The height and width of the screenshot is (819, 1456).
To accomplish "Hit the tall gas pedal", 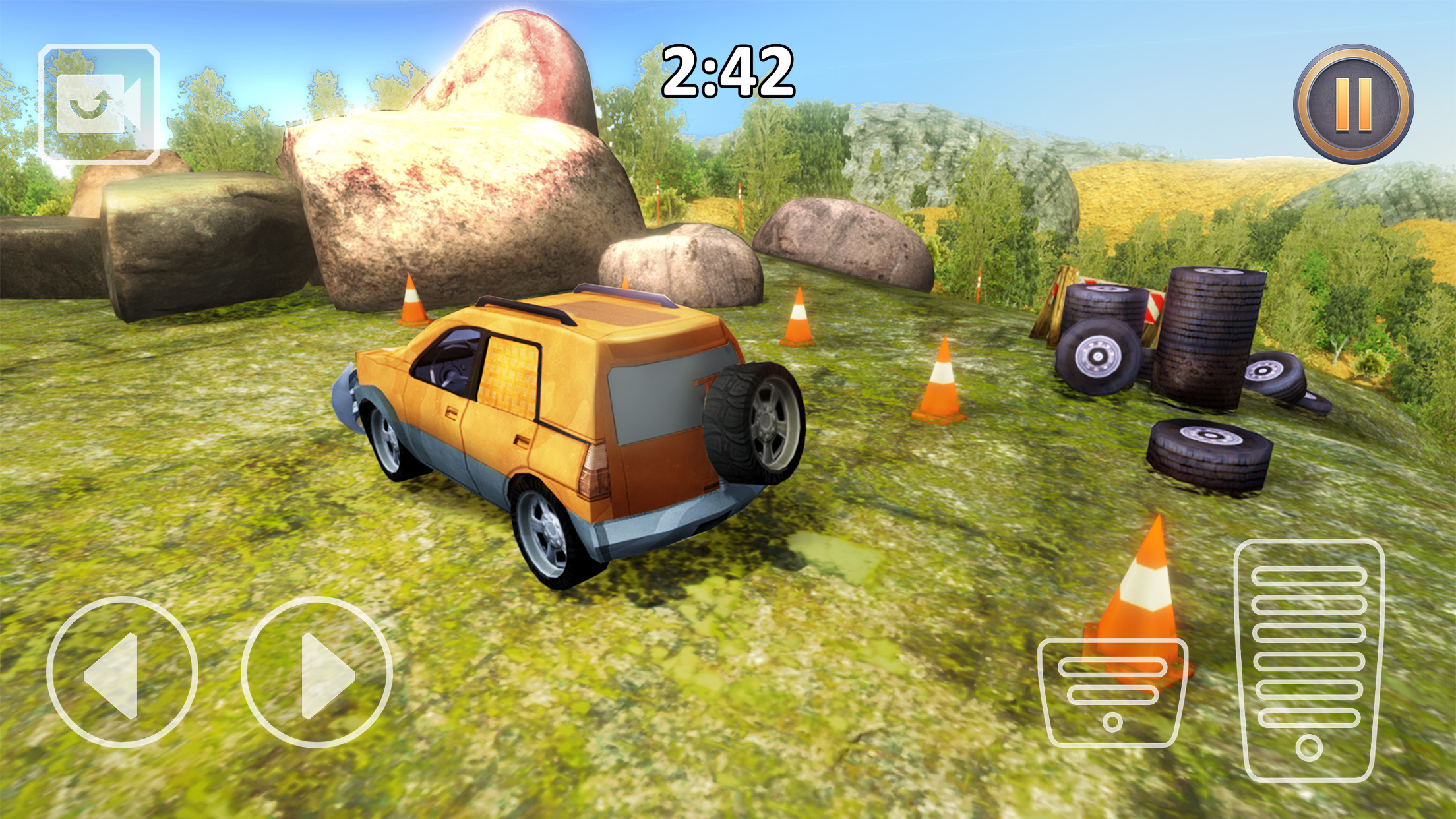I will point(1309,659).
